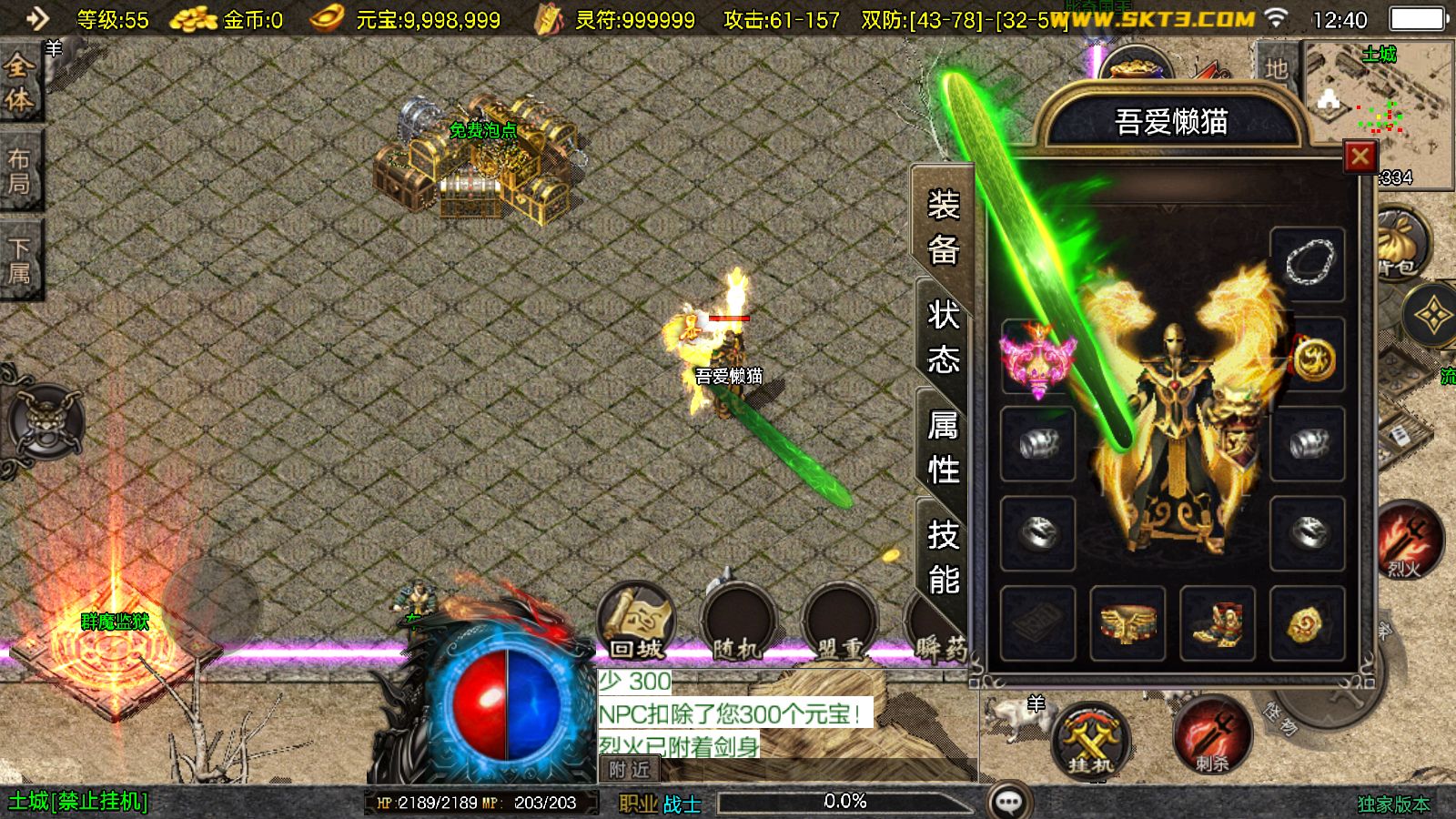The height and width of the screenshot is (819, 1456).
Task: Close the 吾爱懒猫 character panel
Action: [x=1360, y=157]
